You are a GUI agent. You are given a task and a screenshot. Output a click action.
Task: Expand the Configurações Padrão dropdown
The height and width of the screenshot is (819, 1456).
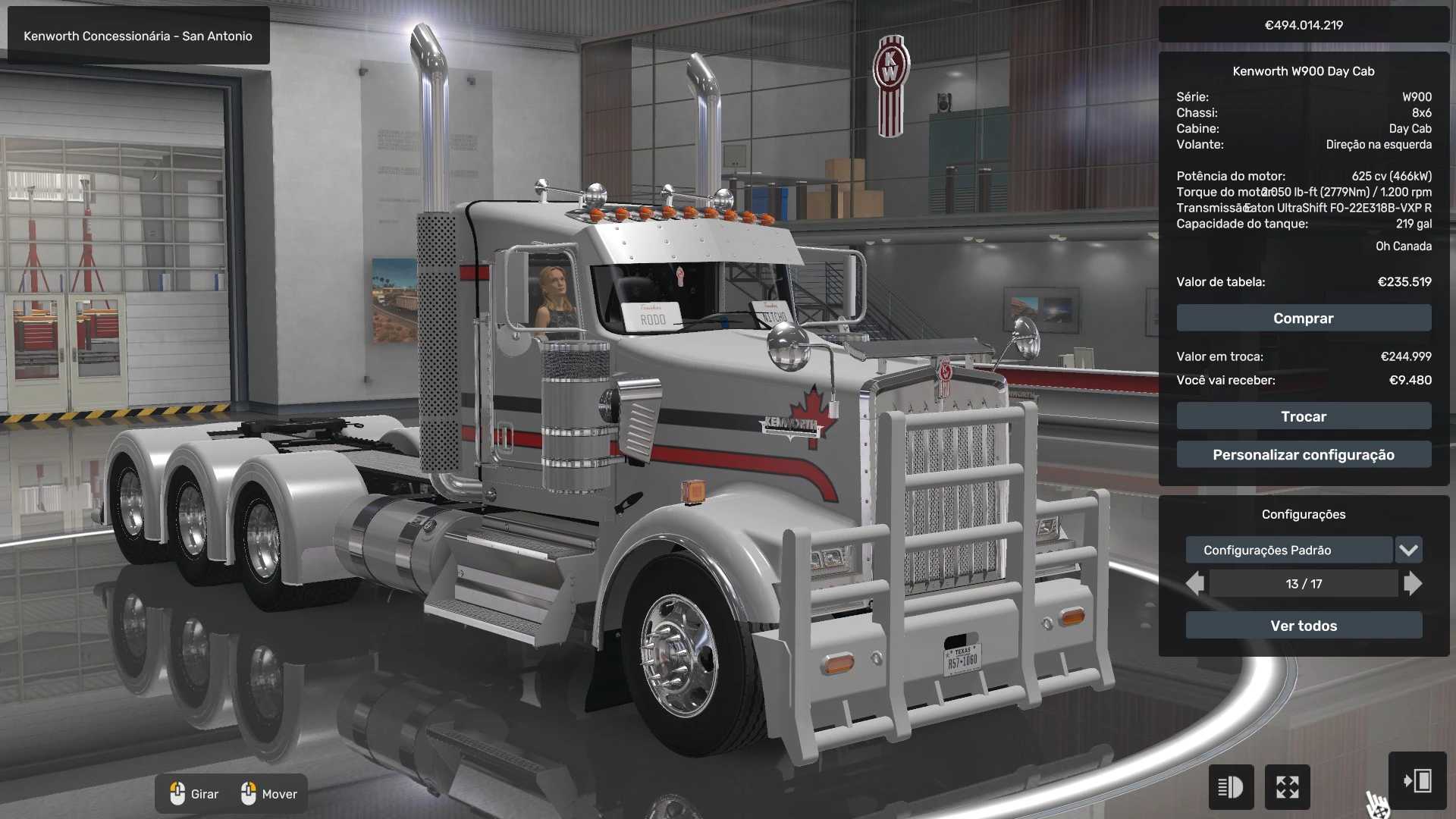1408,550
